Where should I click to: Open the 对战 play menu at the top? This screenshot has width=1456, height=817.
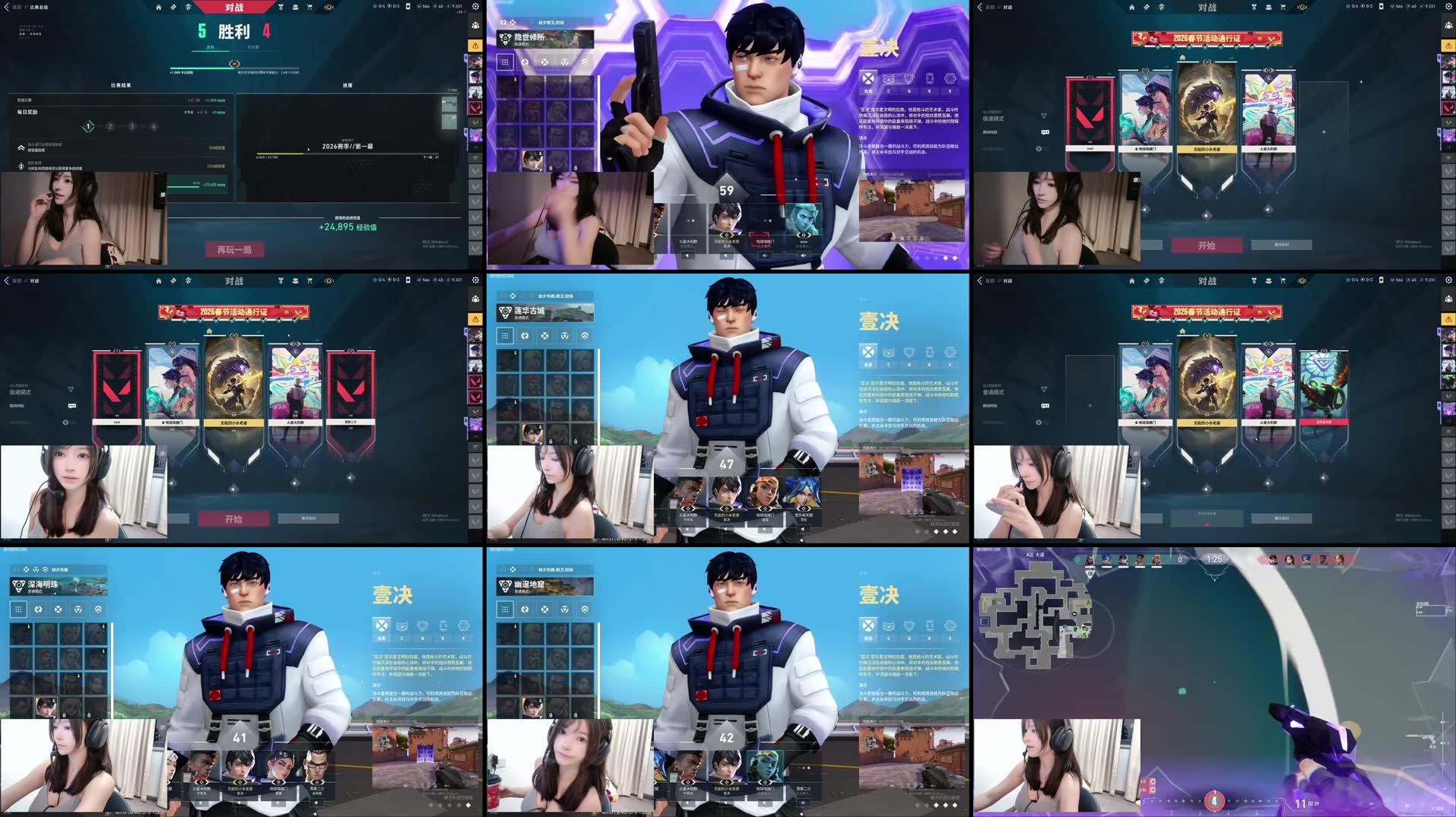(x=232, y=6)
